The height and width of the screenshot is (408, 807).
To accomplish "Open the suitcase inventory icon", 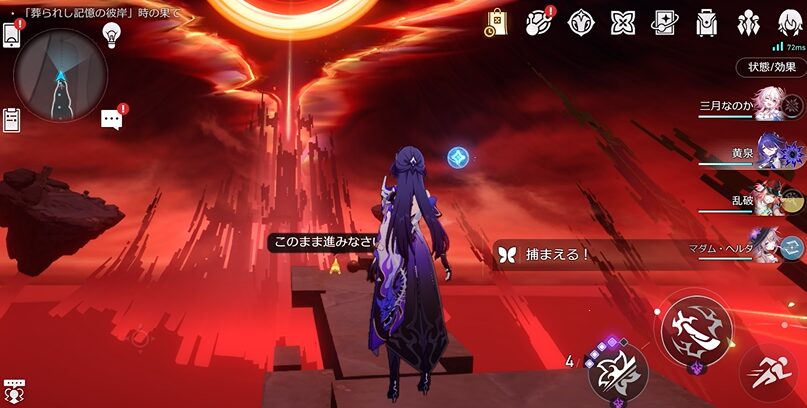I will point(706,22).
